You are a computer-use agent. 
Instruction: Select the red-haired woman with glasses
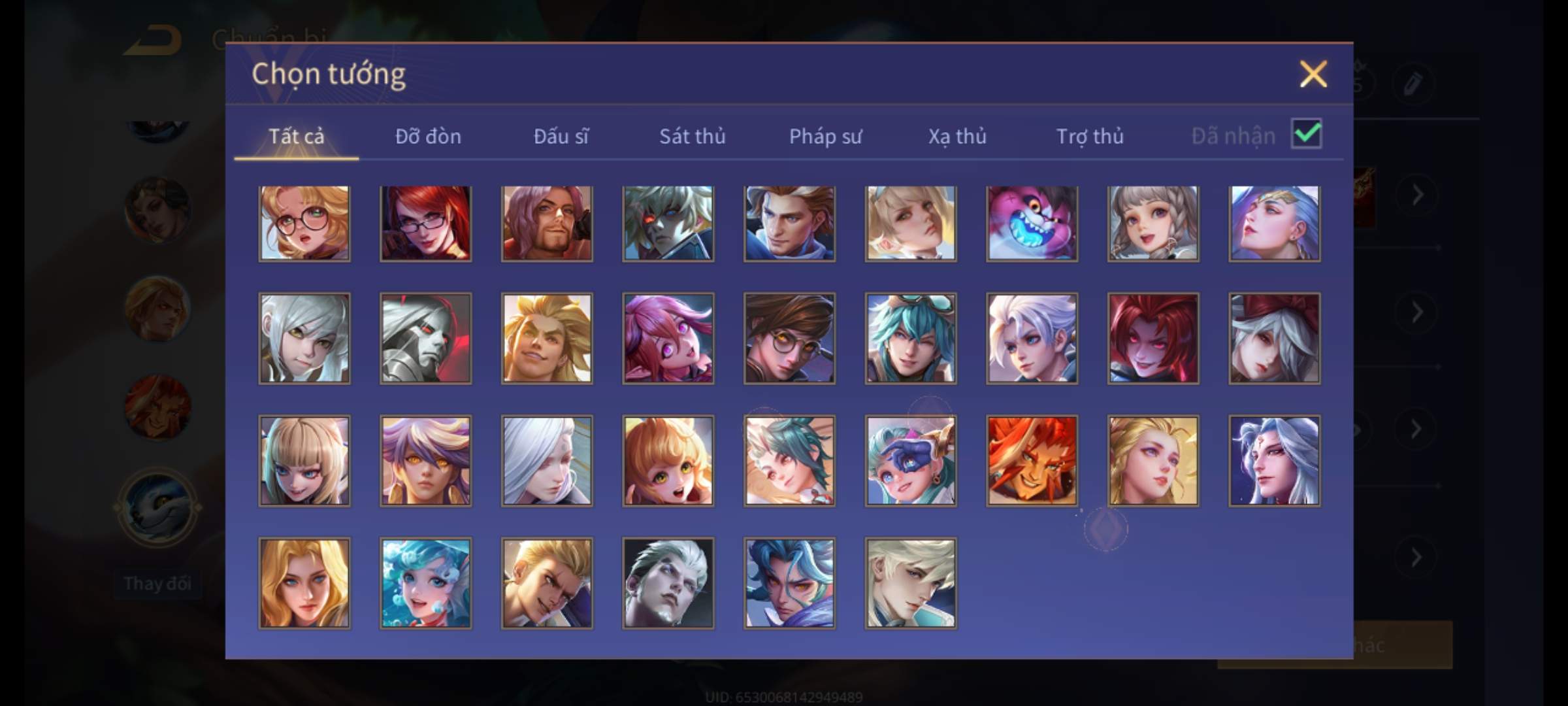click(x=425, y=224)
